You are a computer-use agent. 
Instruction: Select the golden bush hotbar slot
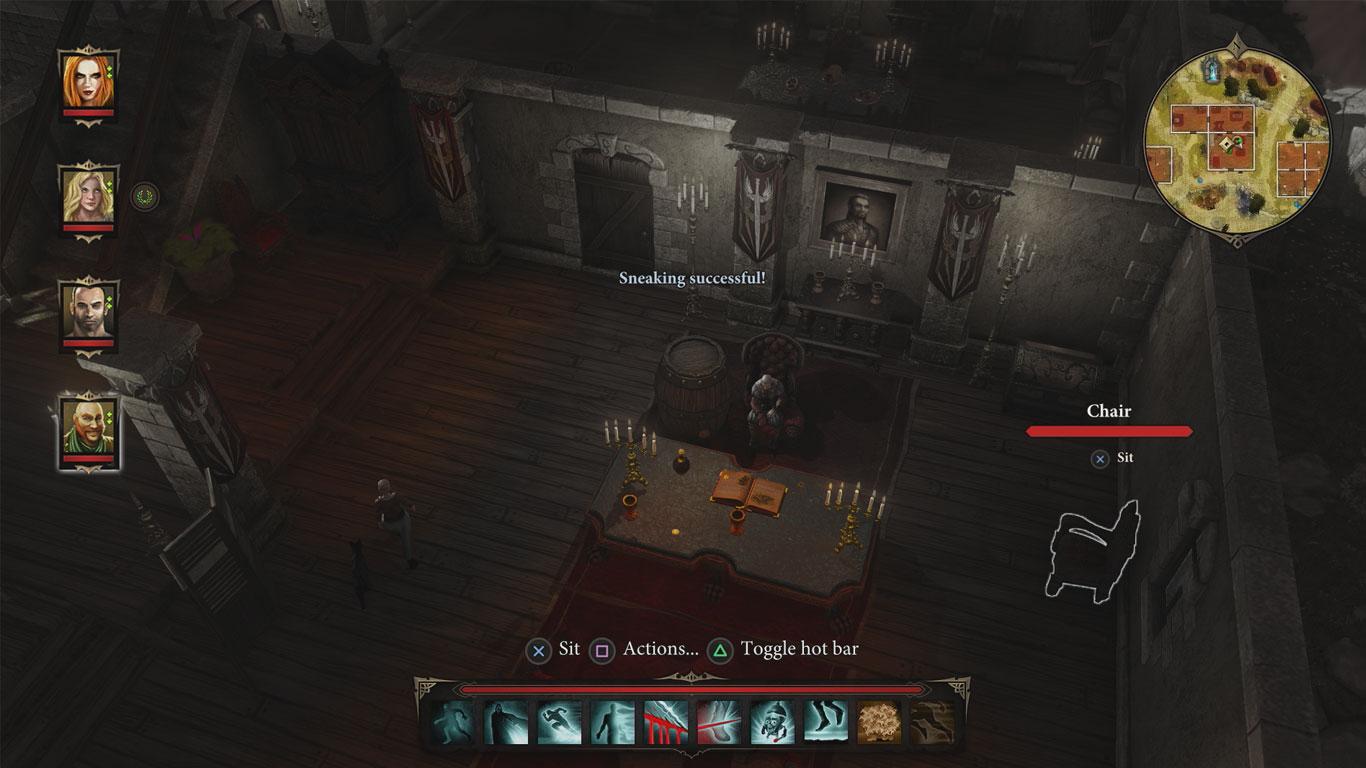879,722
